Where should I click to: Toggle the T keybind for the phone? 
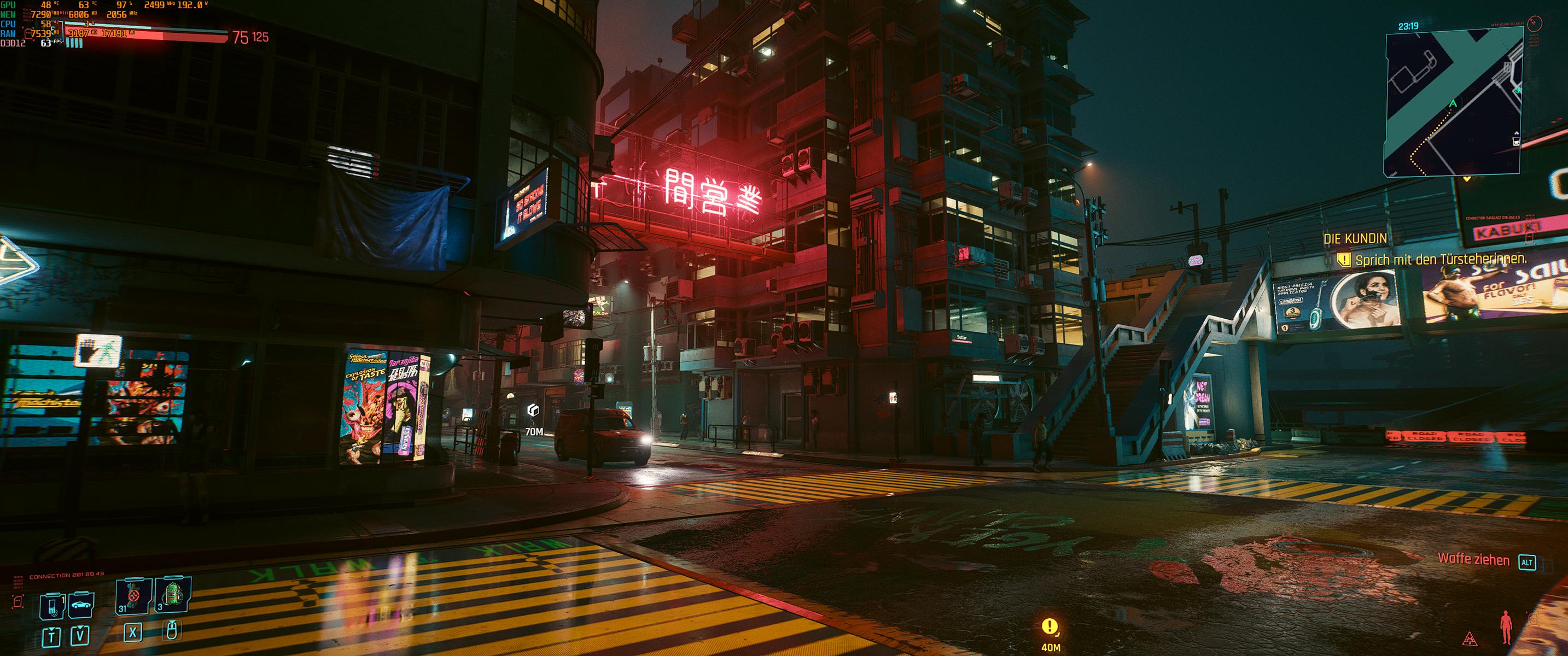click(x=52, y=636)
